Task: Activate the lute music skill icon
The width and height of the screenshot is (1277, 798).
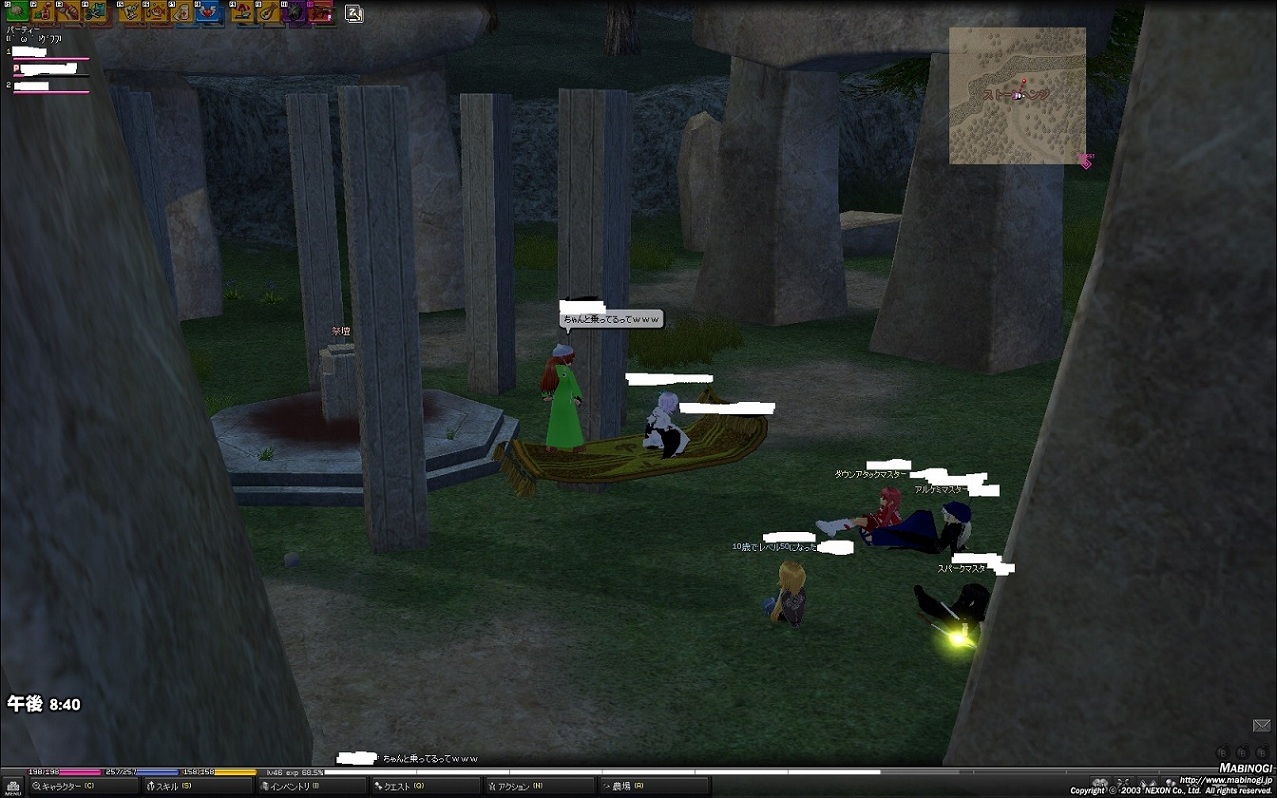Action: tap(268, 12)
